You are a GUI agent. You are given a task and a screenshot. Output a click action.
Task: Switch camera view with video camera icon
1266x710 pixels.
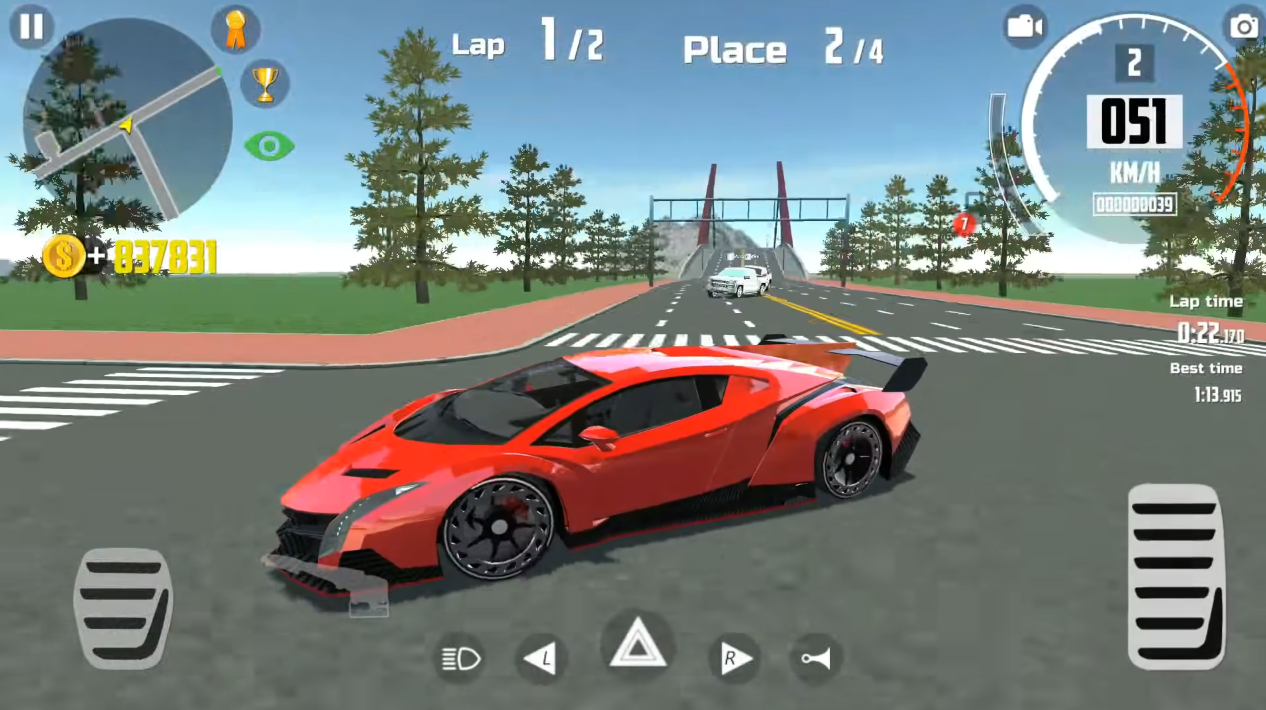[1026, 26]
